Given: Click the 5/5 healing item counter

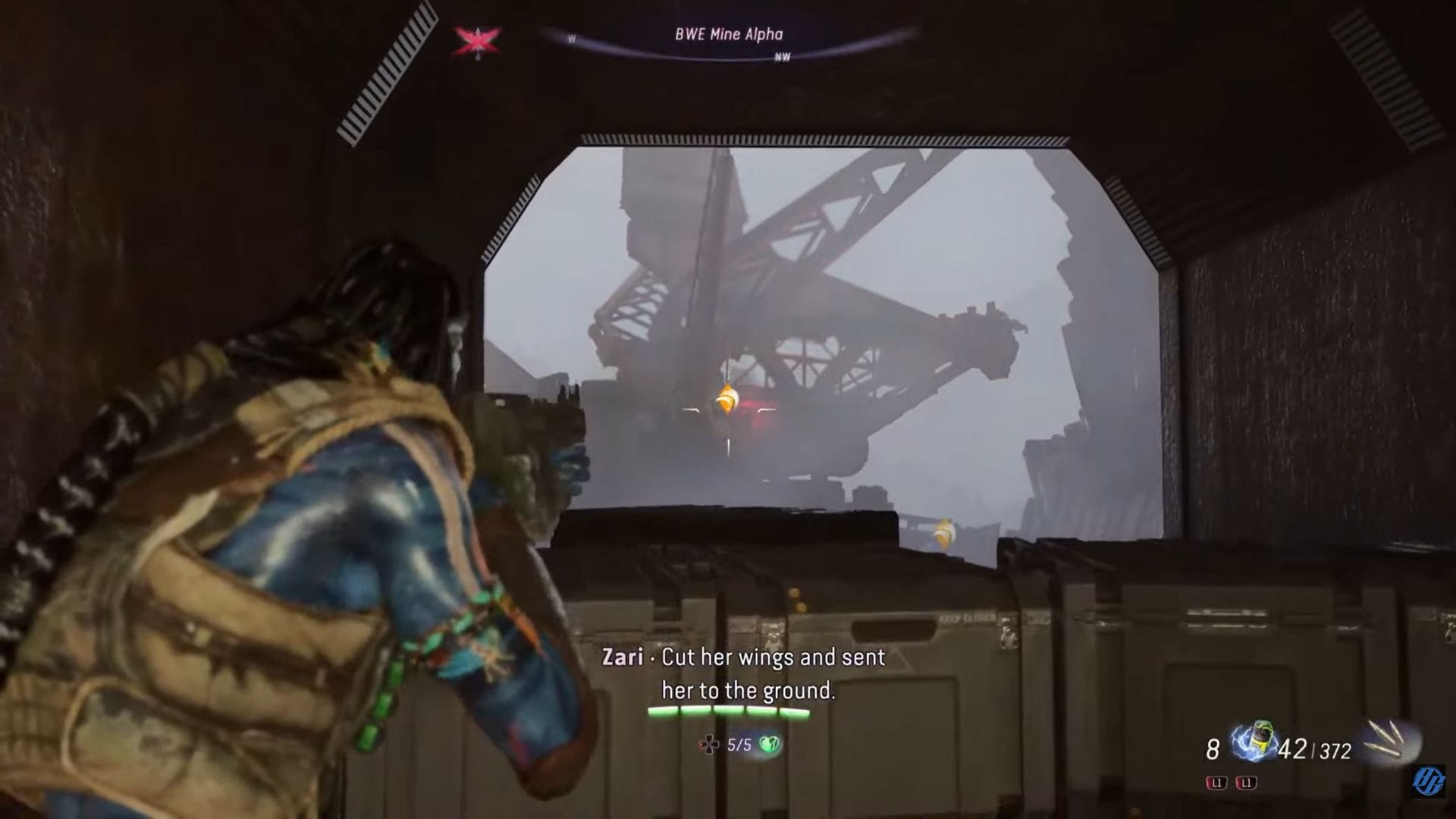Looking at the screenshot, I should click(739, 744).
